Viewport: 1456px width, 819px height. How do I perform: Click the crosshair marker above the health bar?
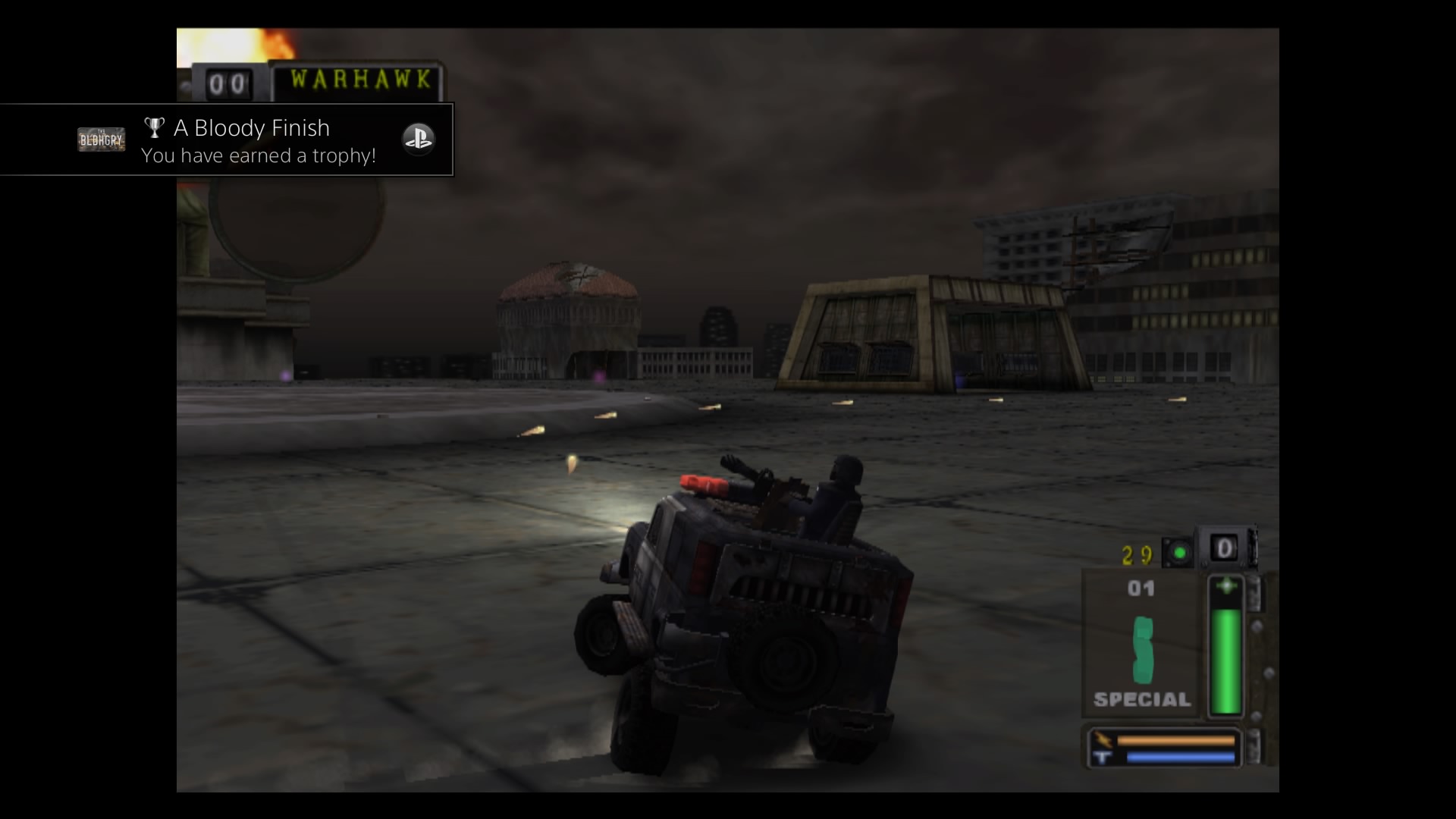point(1226,585)
